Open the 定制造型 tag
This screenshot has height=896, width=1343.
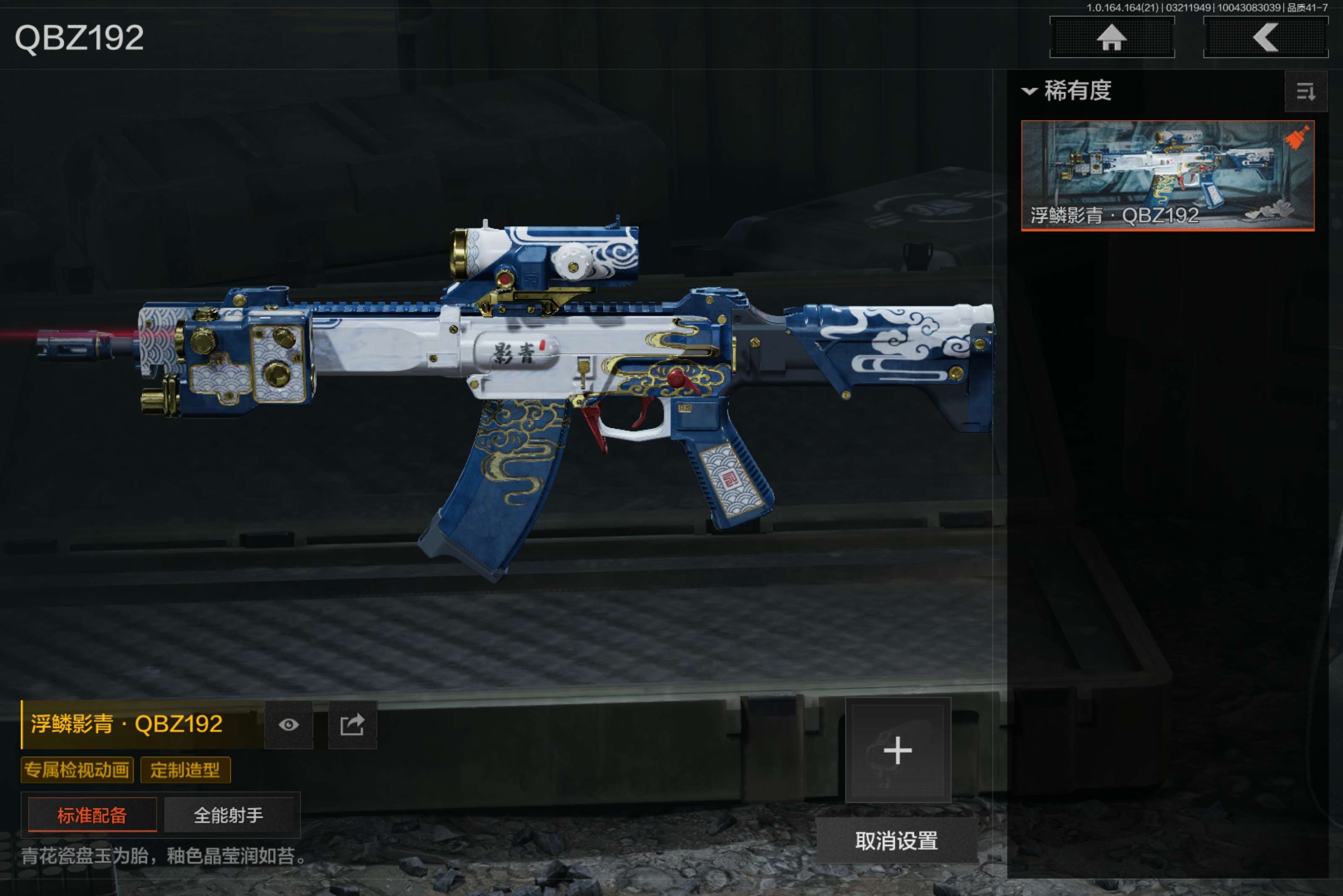coord(185,770)
